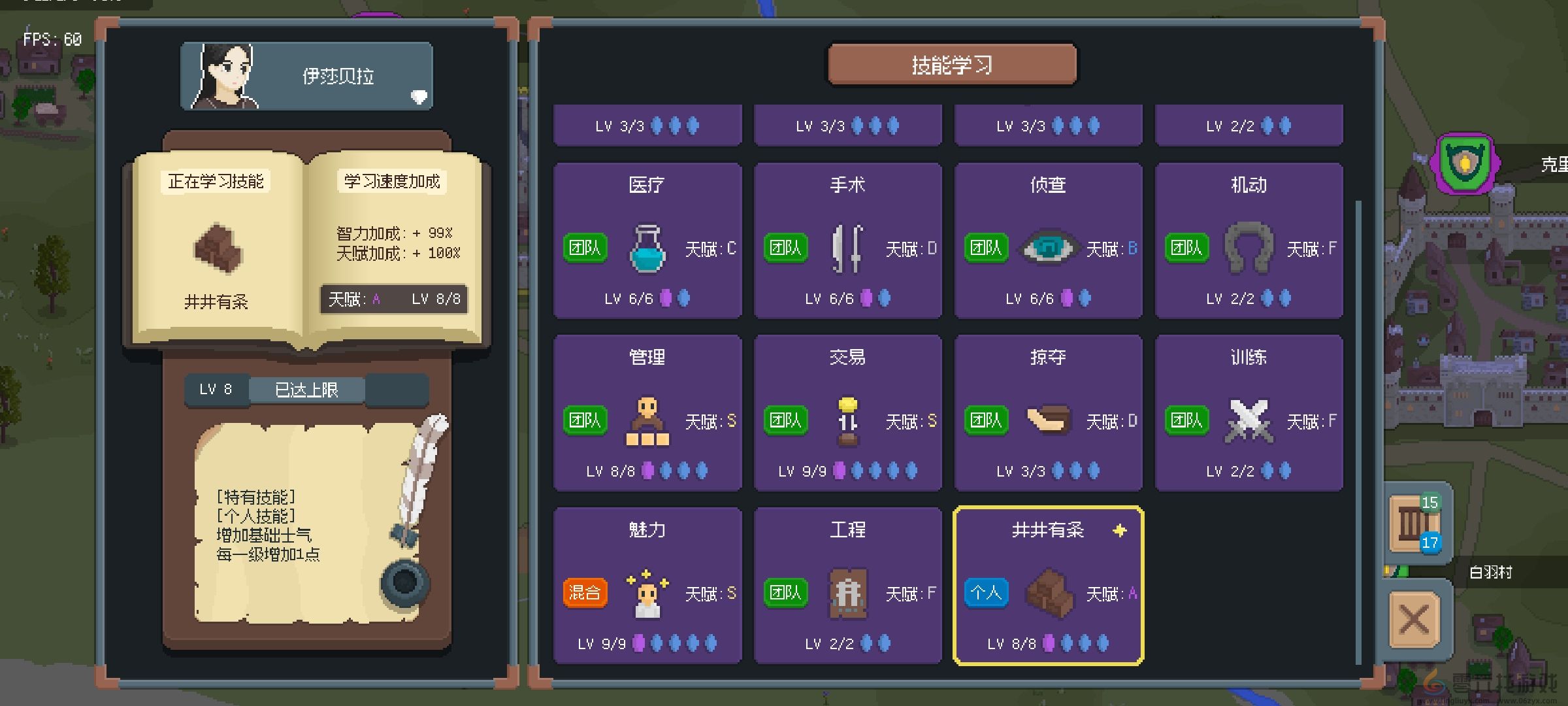
Task: Click the green shield emblem on the map
Action: coord(1465,163)
